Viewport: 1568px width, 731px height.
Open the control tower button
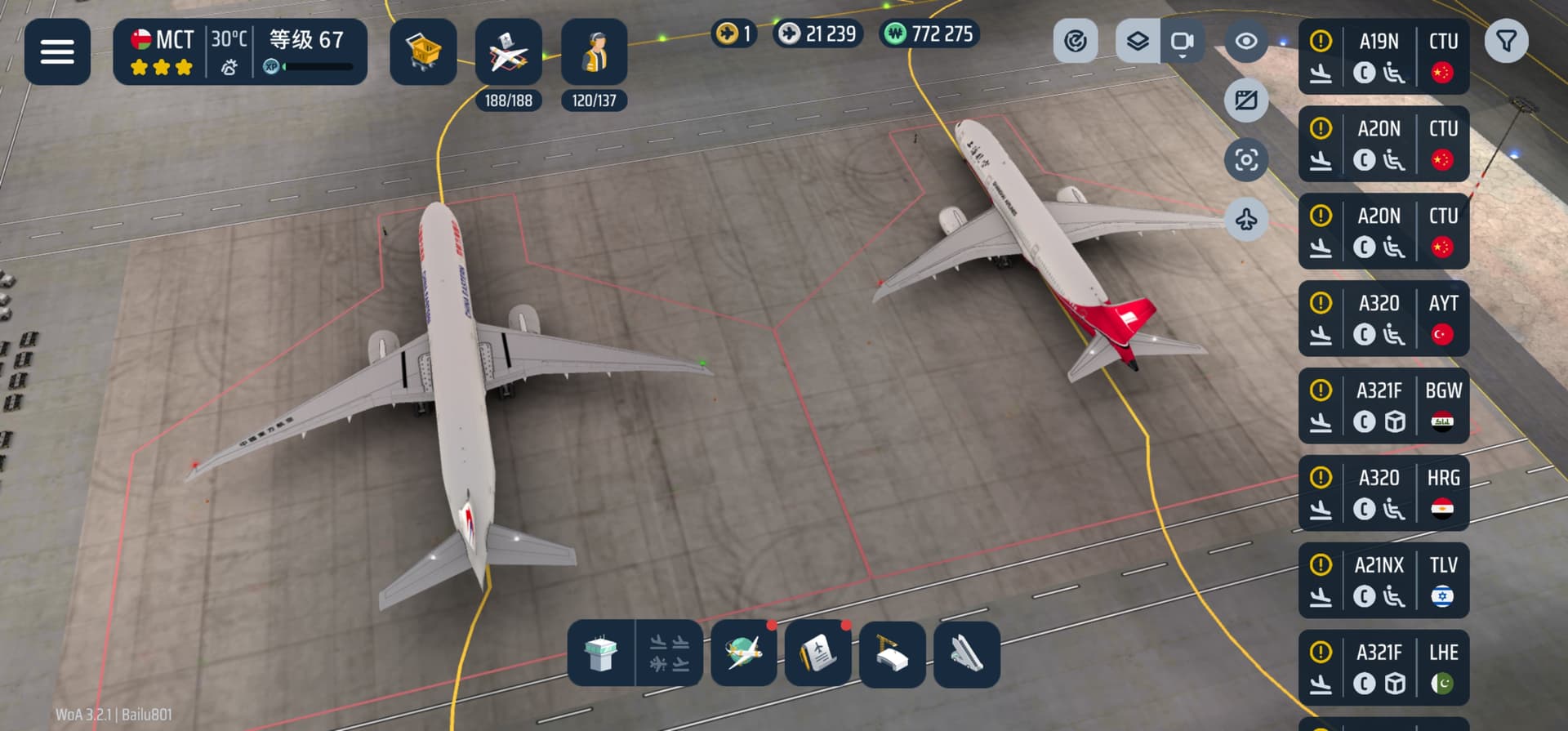602,653
